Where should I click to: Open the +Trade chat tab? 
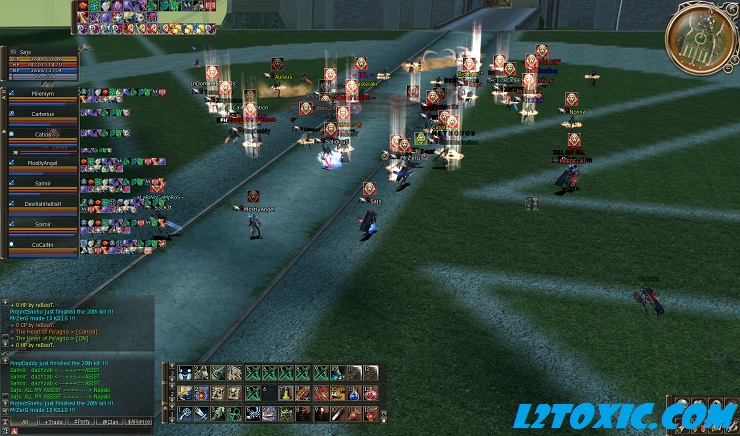coord(53,422)
